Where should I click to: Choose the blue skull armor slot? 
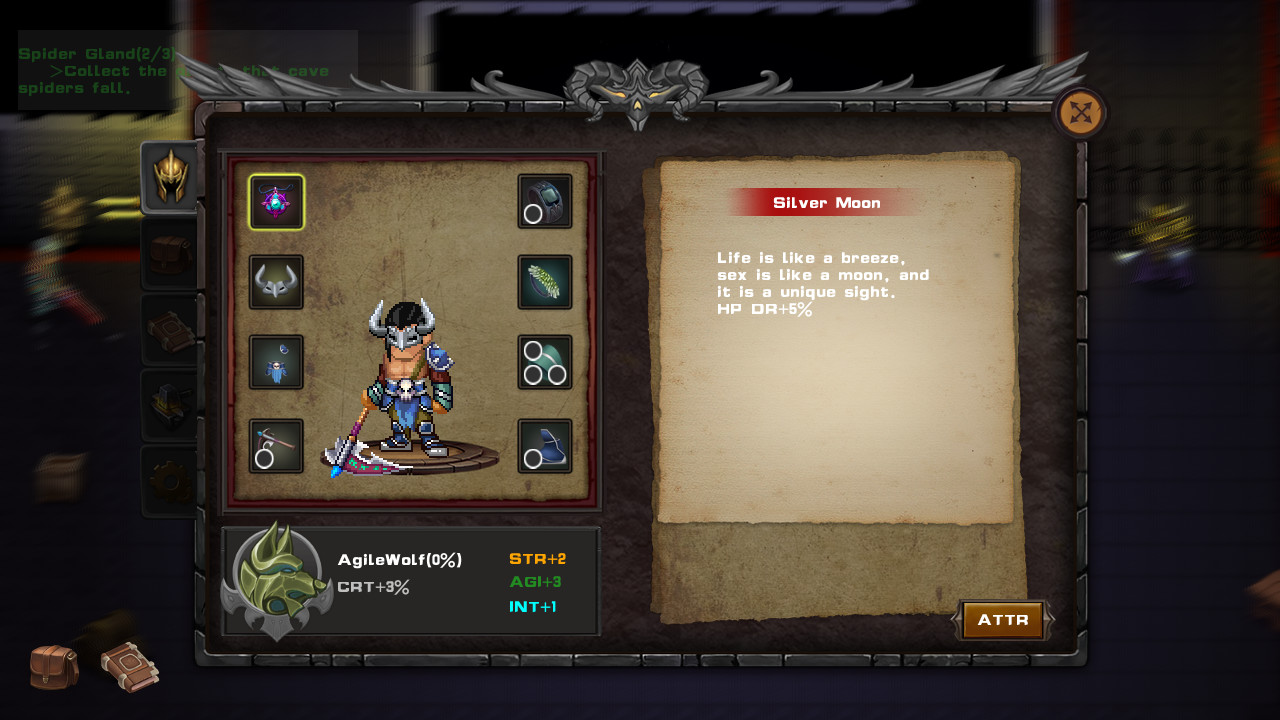276,362
